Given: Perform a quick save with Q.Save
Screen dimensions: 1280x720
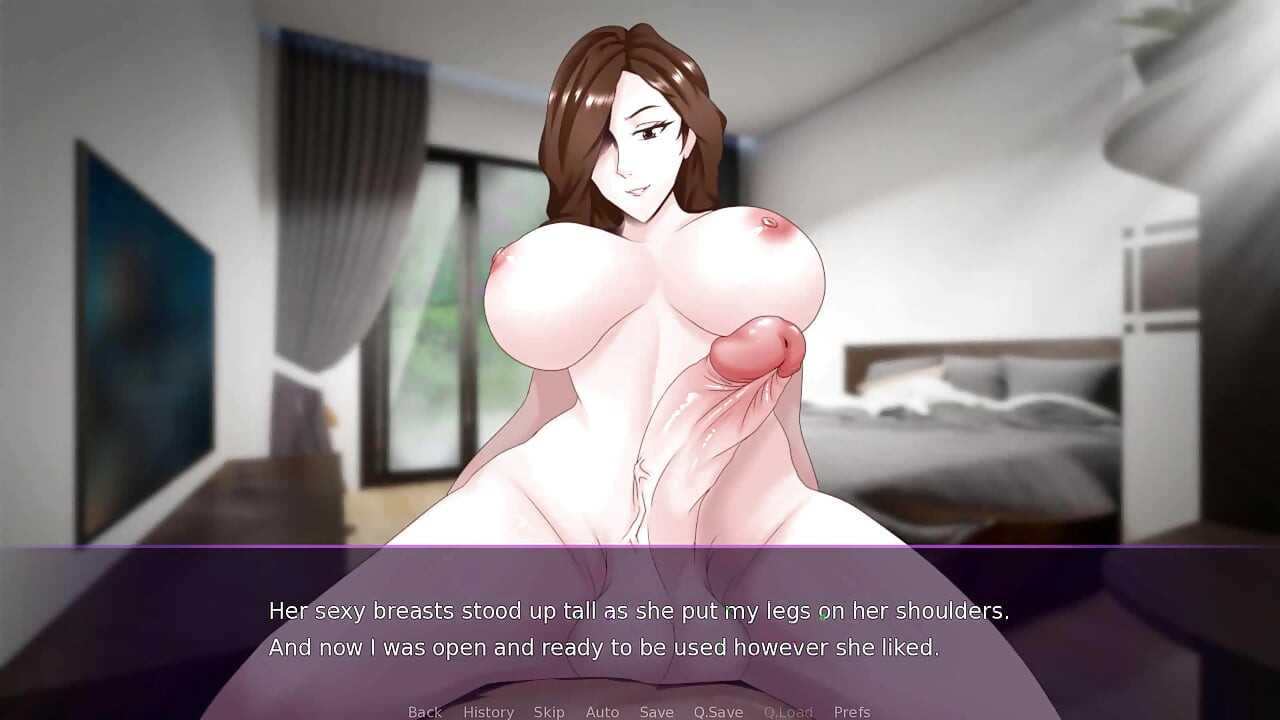Looking at the screenshot, I should pos(718,711).
